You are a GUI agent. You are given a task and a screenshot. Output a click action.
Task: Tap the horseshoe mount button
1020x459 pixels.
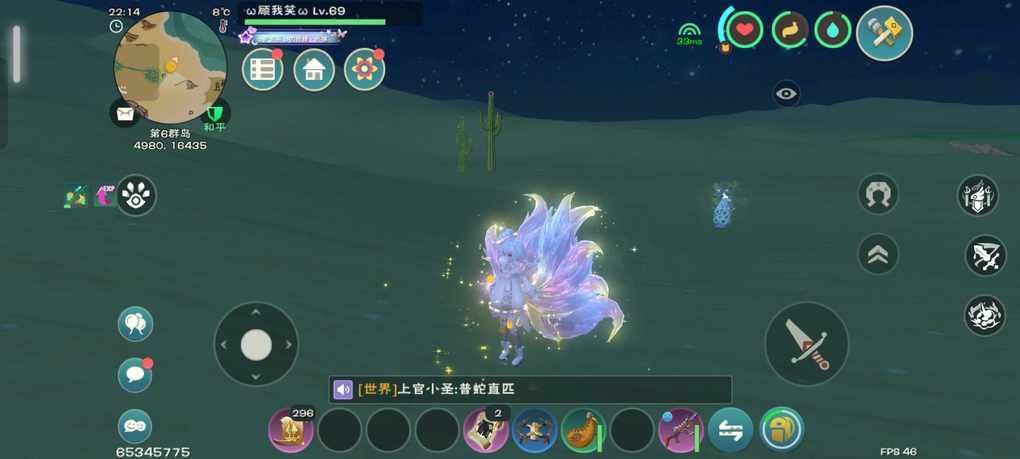coord(878,194)
